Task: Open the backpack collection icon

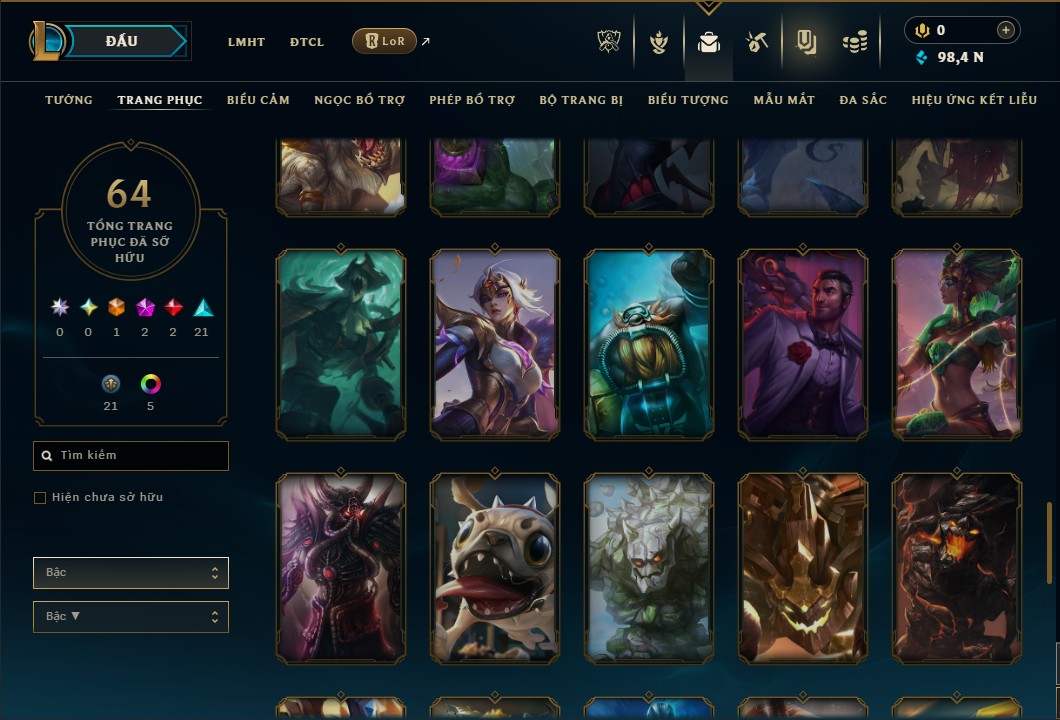Action: pyautogui.click(x=709, y=43)
